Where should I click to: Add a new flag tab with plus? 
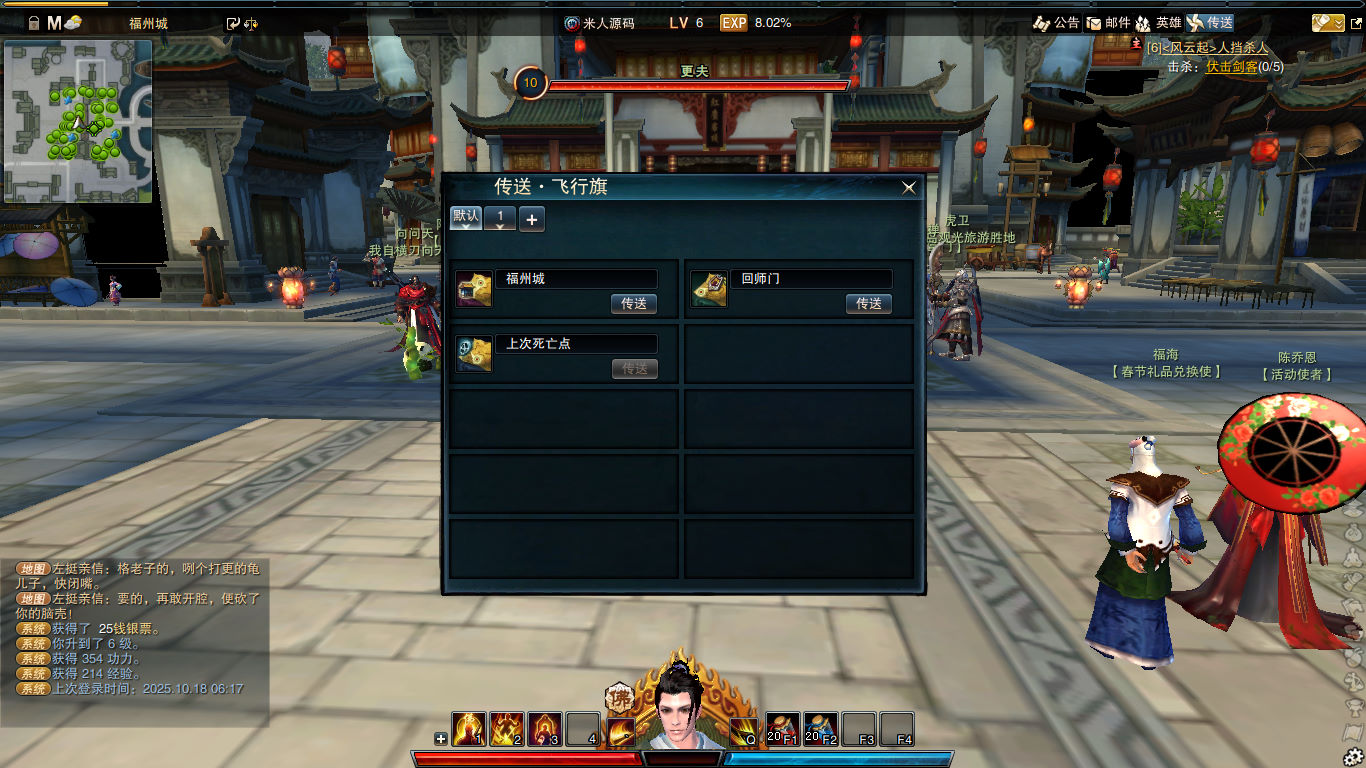(x=532, y=219)
